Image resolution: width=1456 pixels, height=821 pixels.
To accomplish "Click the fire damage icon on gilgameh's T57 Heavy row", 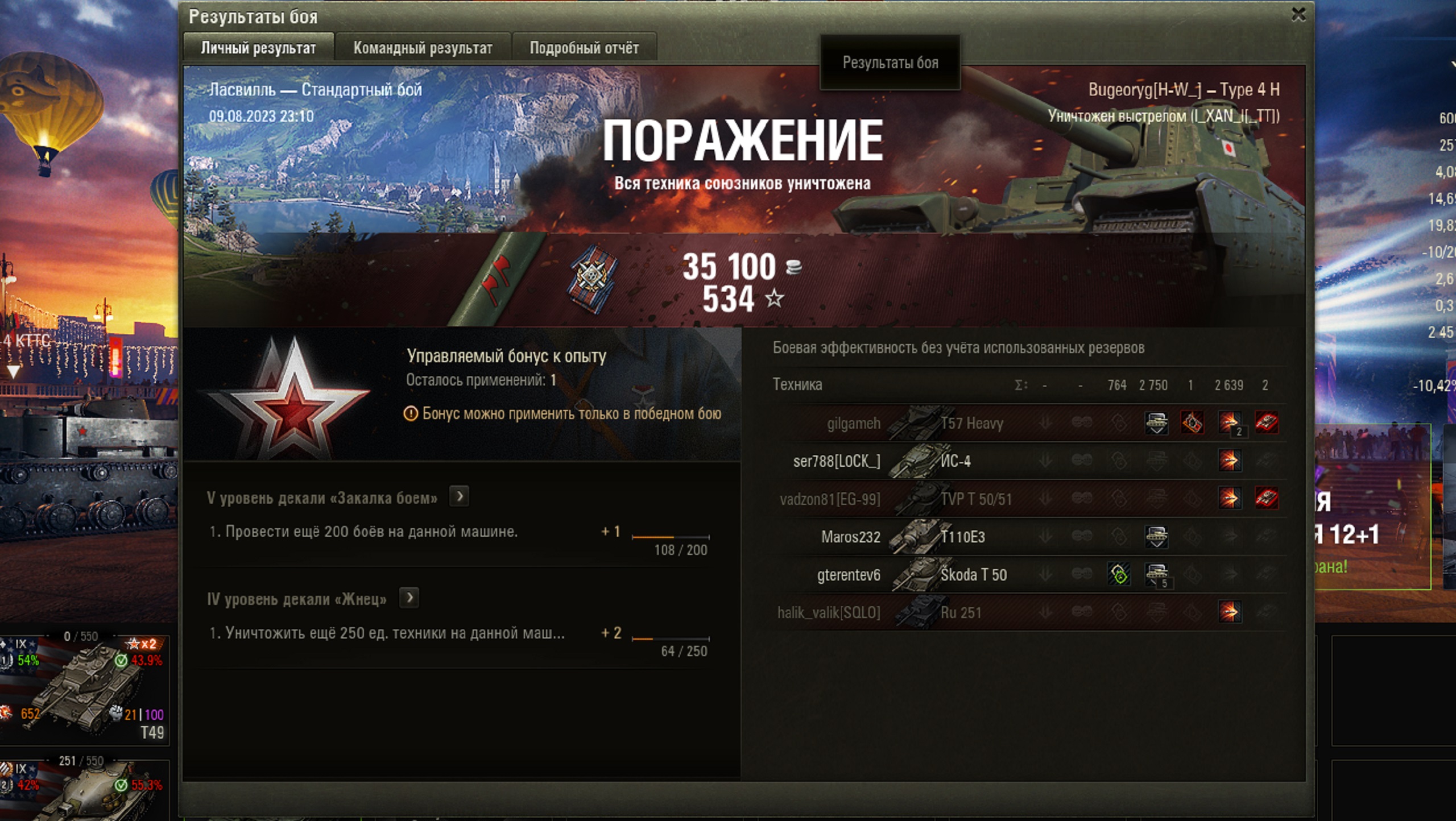I will tap(1192, 424).
